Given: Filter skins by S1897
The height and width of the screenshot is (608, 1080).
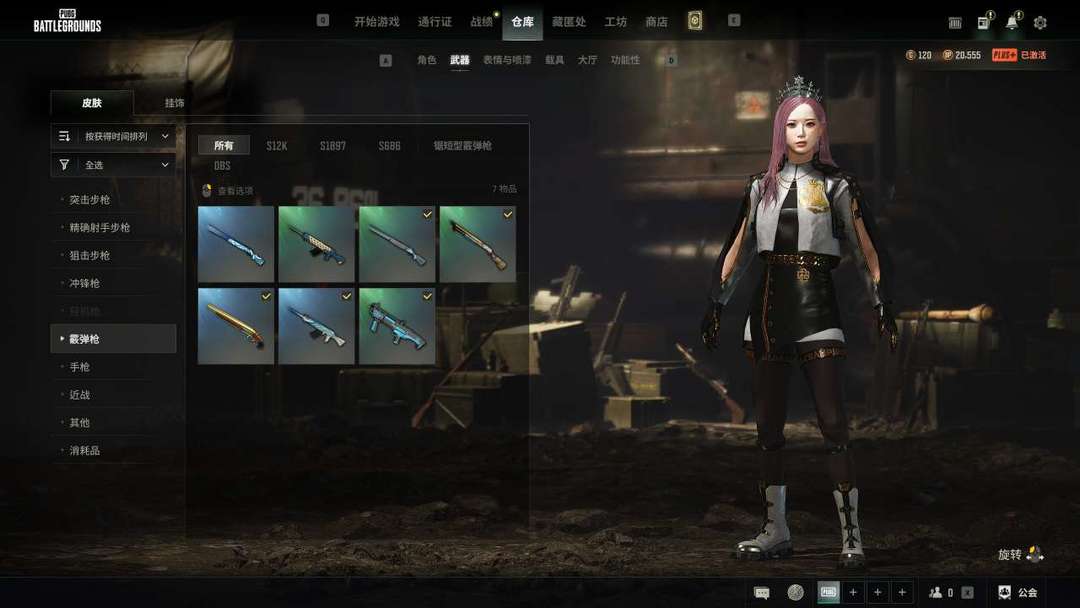Looking at the screenshot, I should click(x=333, y=146).
